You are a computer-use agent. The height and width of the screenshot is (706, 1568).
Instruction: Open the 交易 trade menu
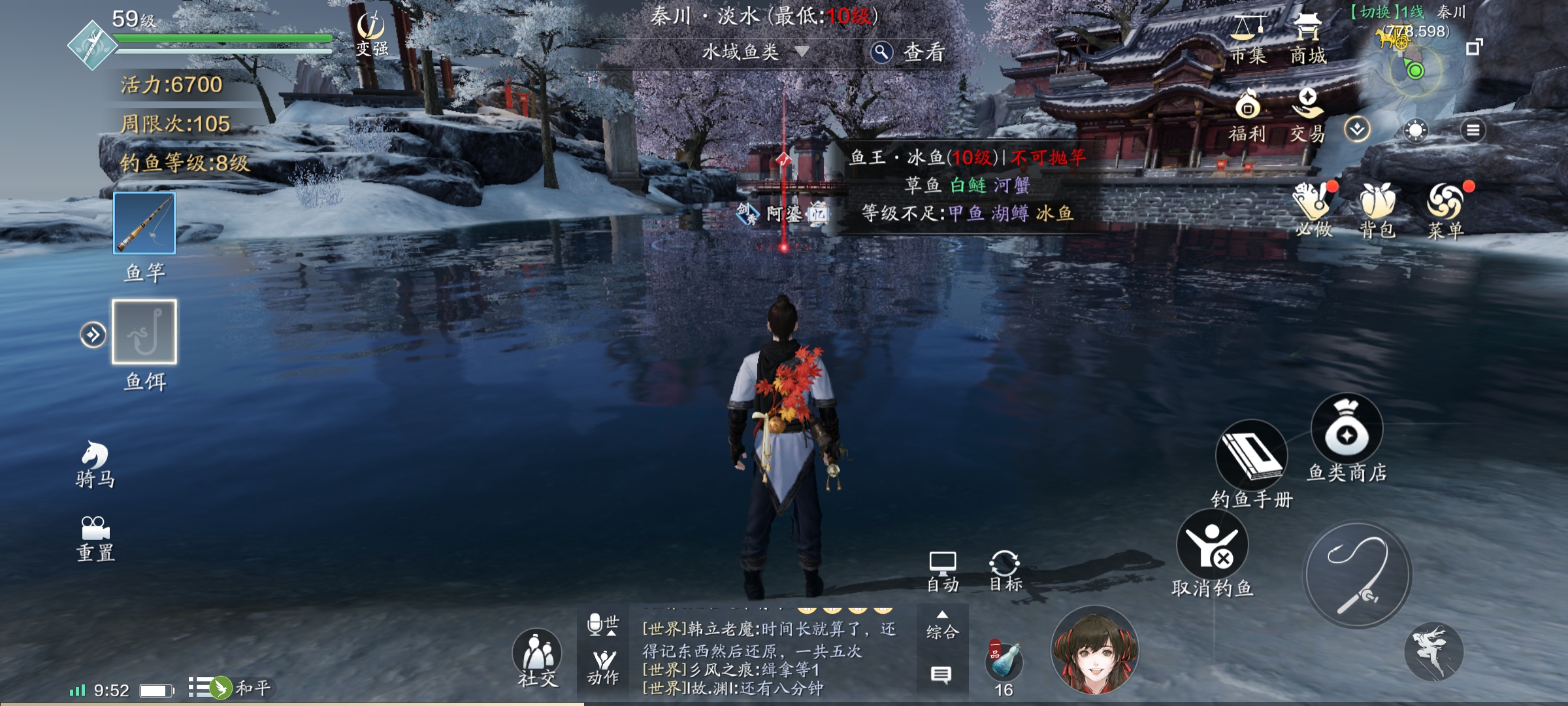point(1307,116)
